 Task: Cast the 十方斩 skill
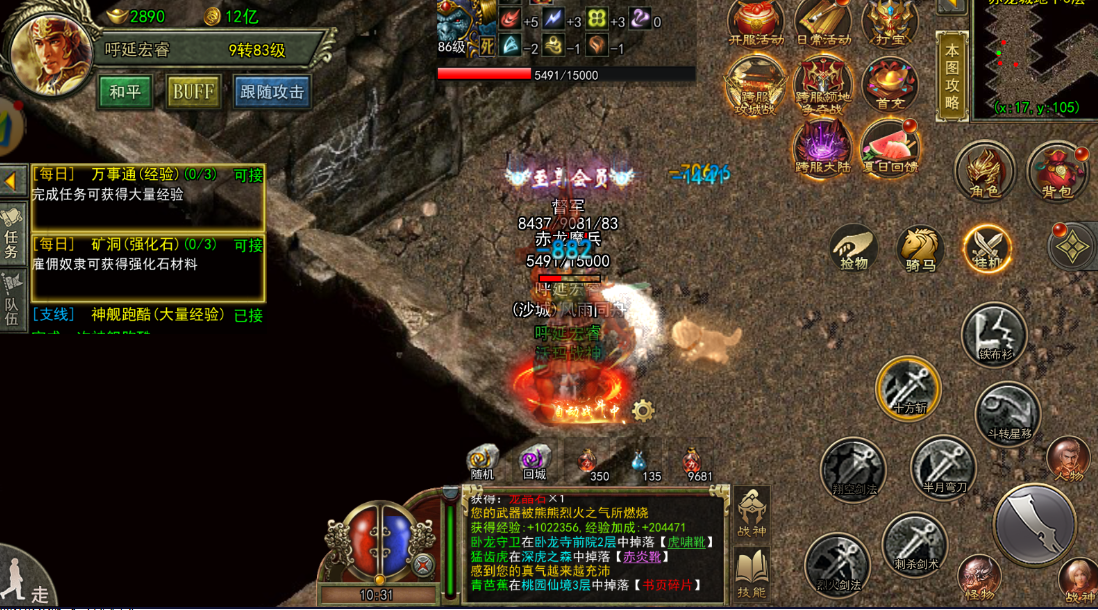[x=908, y=388]
